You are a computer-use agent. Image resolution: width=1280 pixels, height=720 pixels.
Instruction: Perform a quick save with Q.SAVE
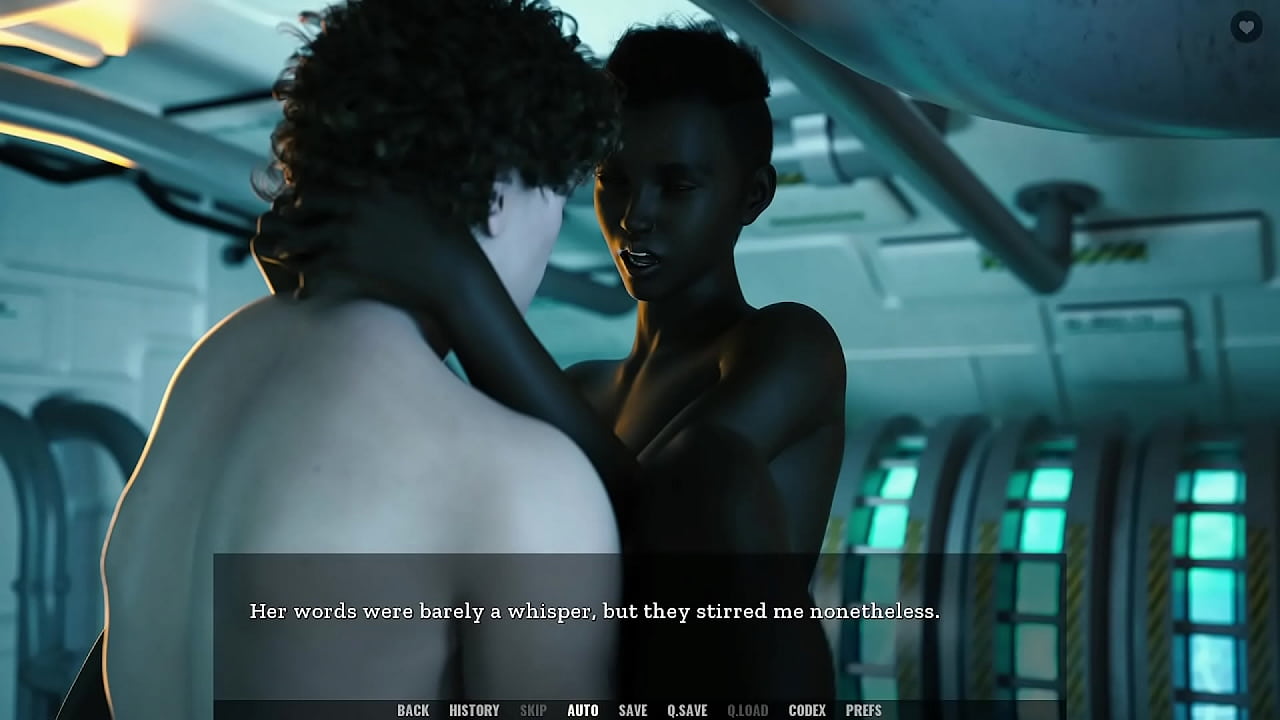[687, 710]
